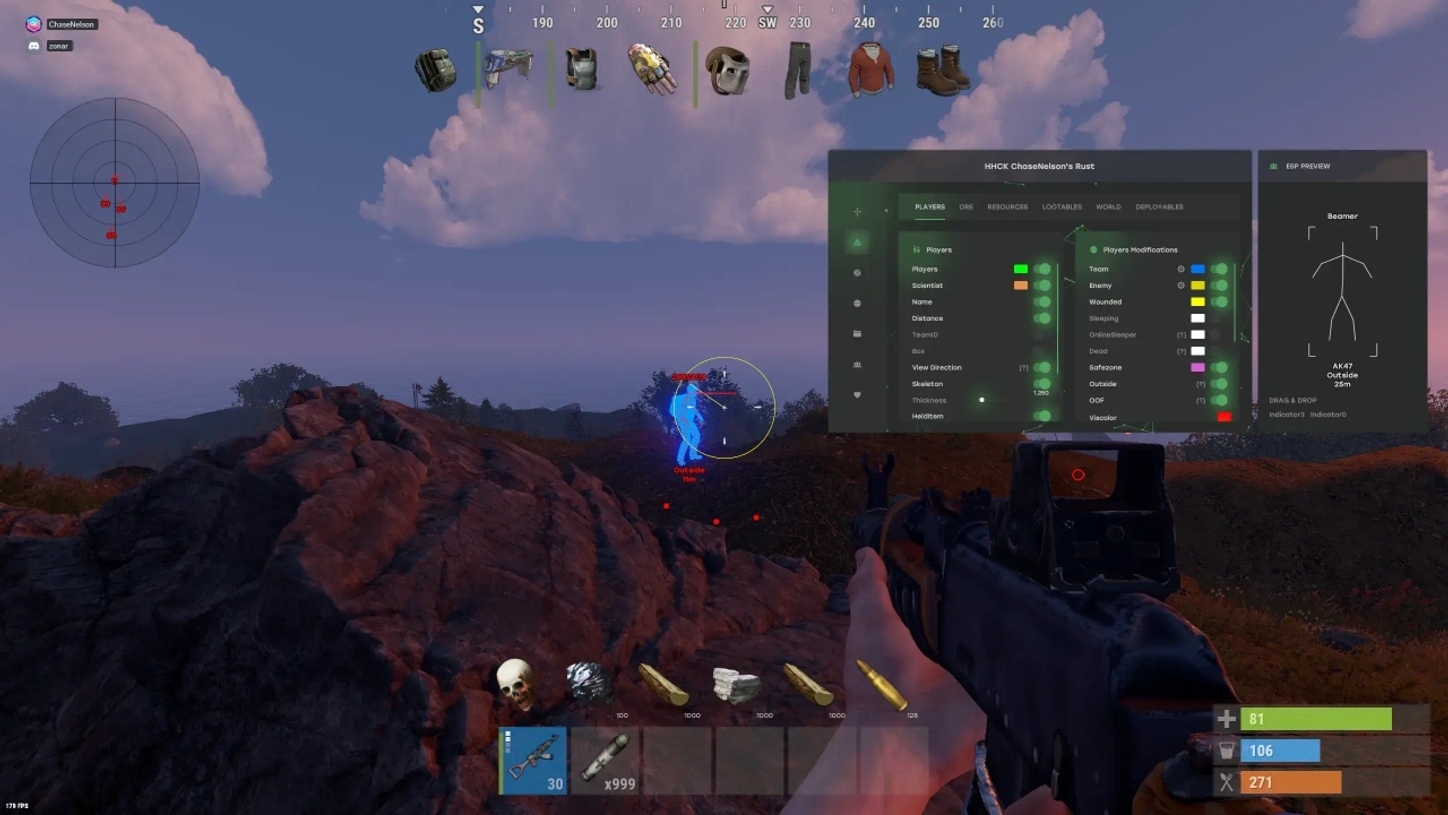1448x815 pixels.
Task: Click the Thickness slider handle
Action: tap(982, 400)
